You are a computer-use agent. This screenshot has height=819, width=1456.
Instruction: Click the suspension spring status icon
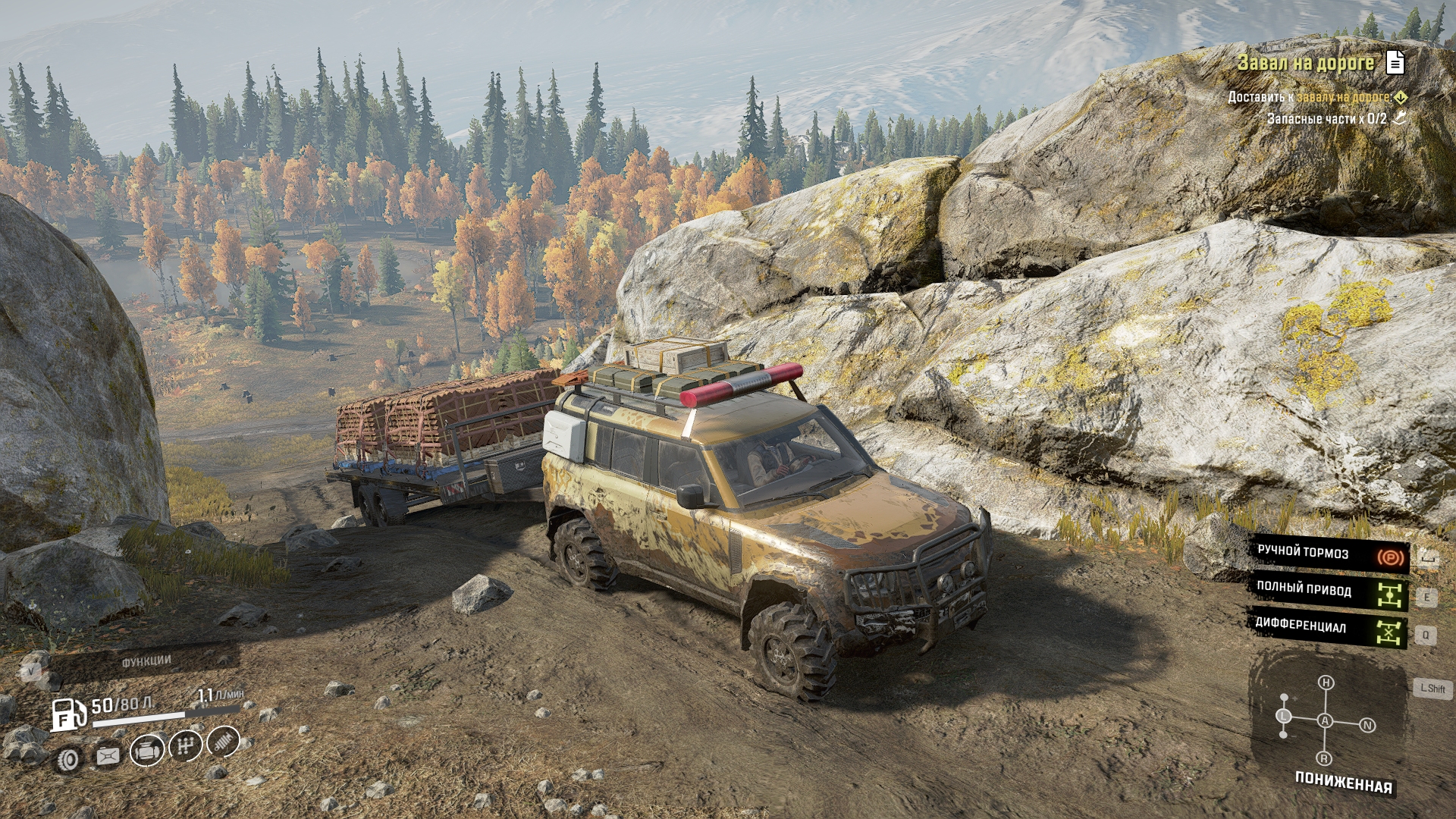223,742
